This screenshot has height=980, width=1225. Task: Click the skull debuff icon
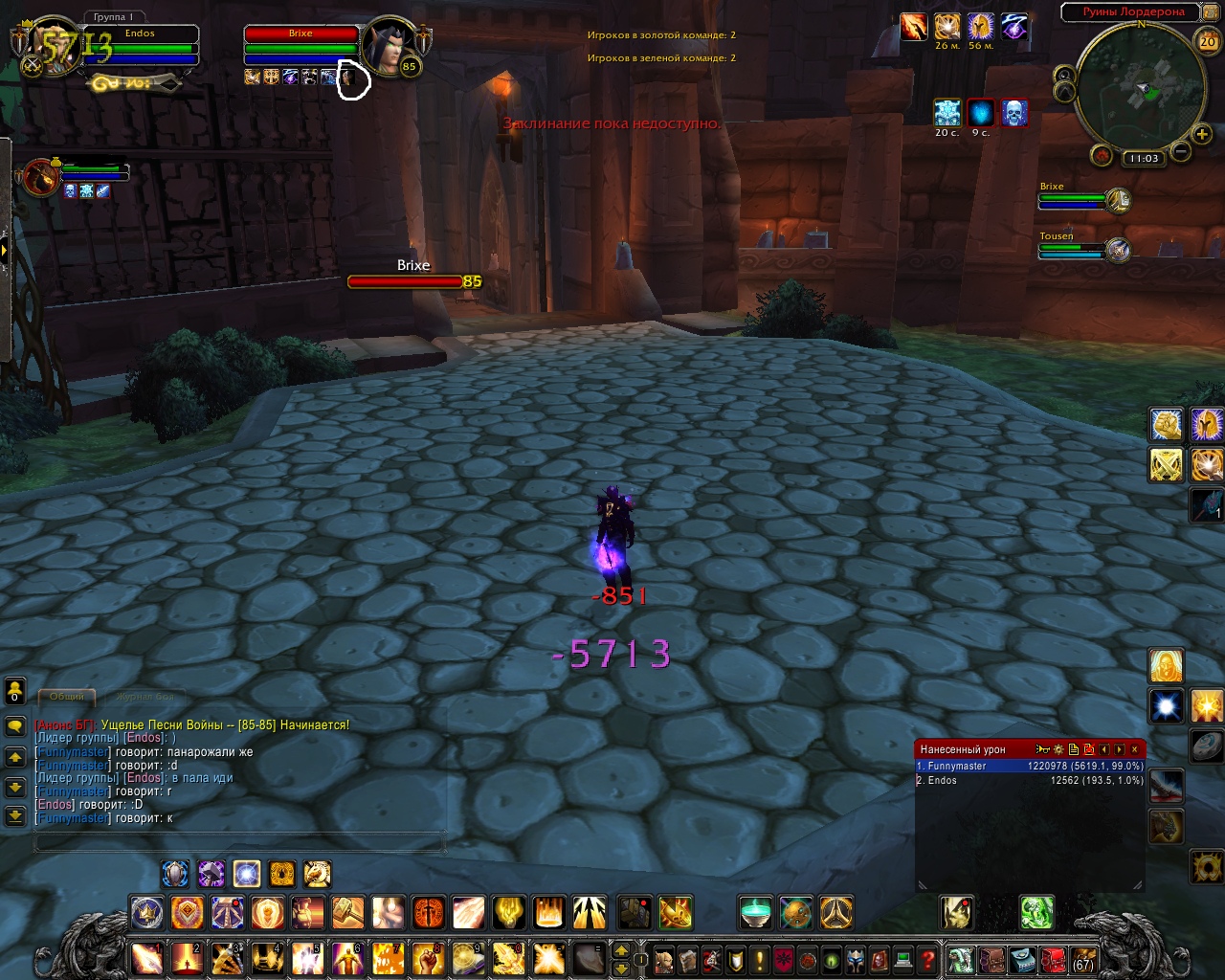click(1013, 113)
